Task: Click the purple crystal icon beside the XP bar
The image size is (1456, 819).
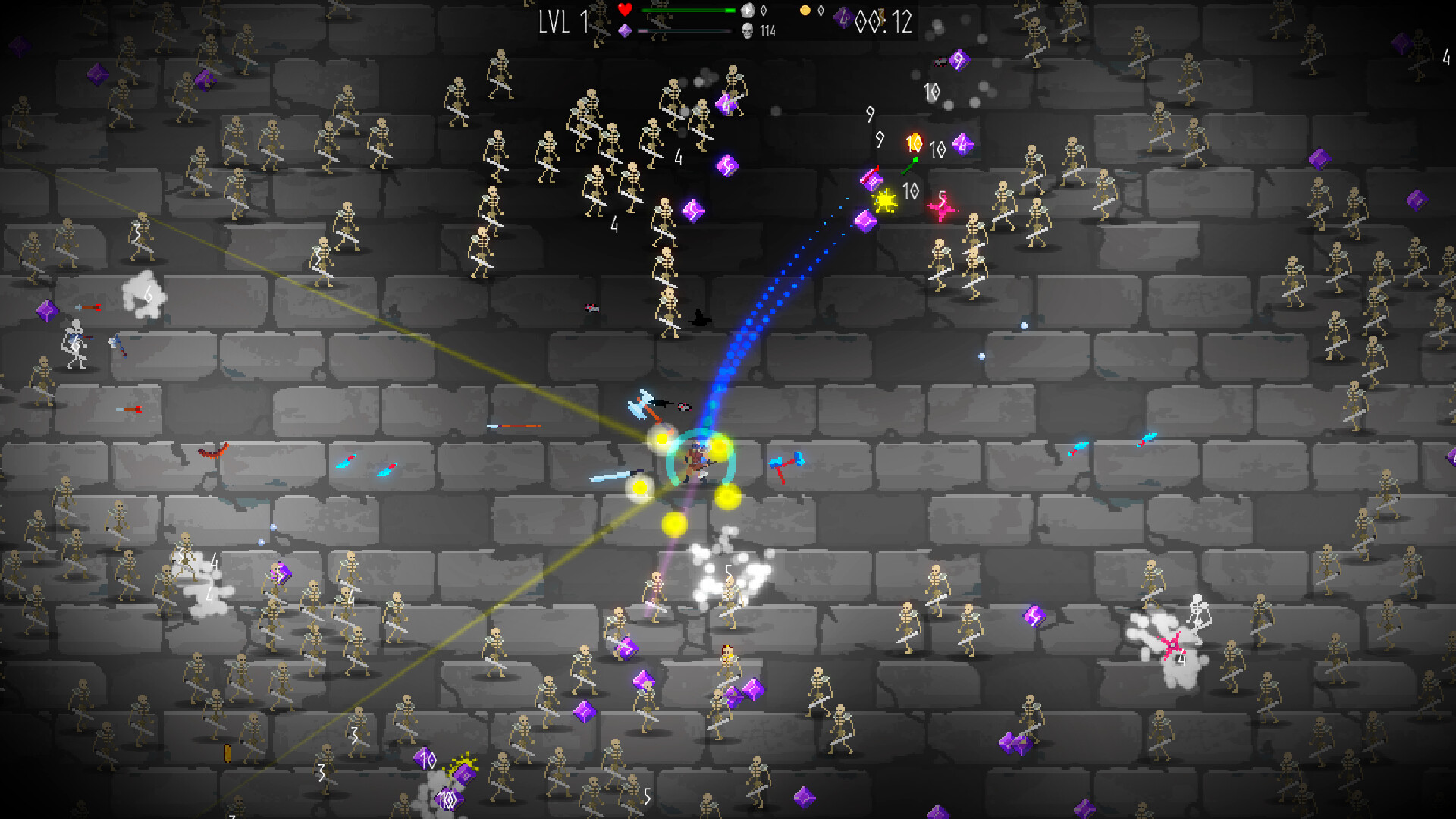Action: tap(623, 30)
